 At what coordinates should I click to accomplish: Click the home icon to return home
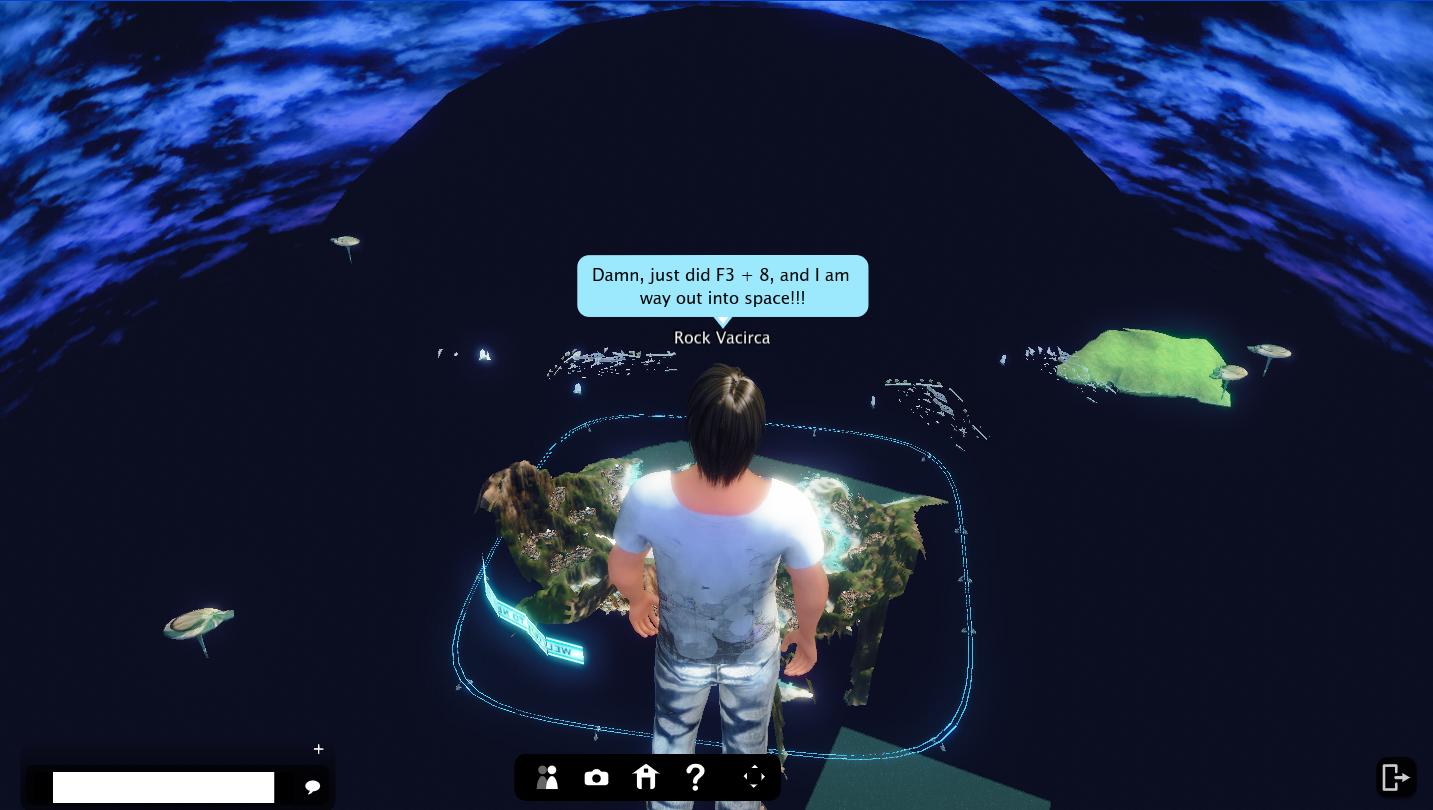(646, 777)
